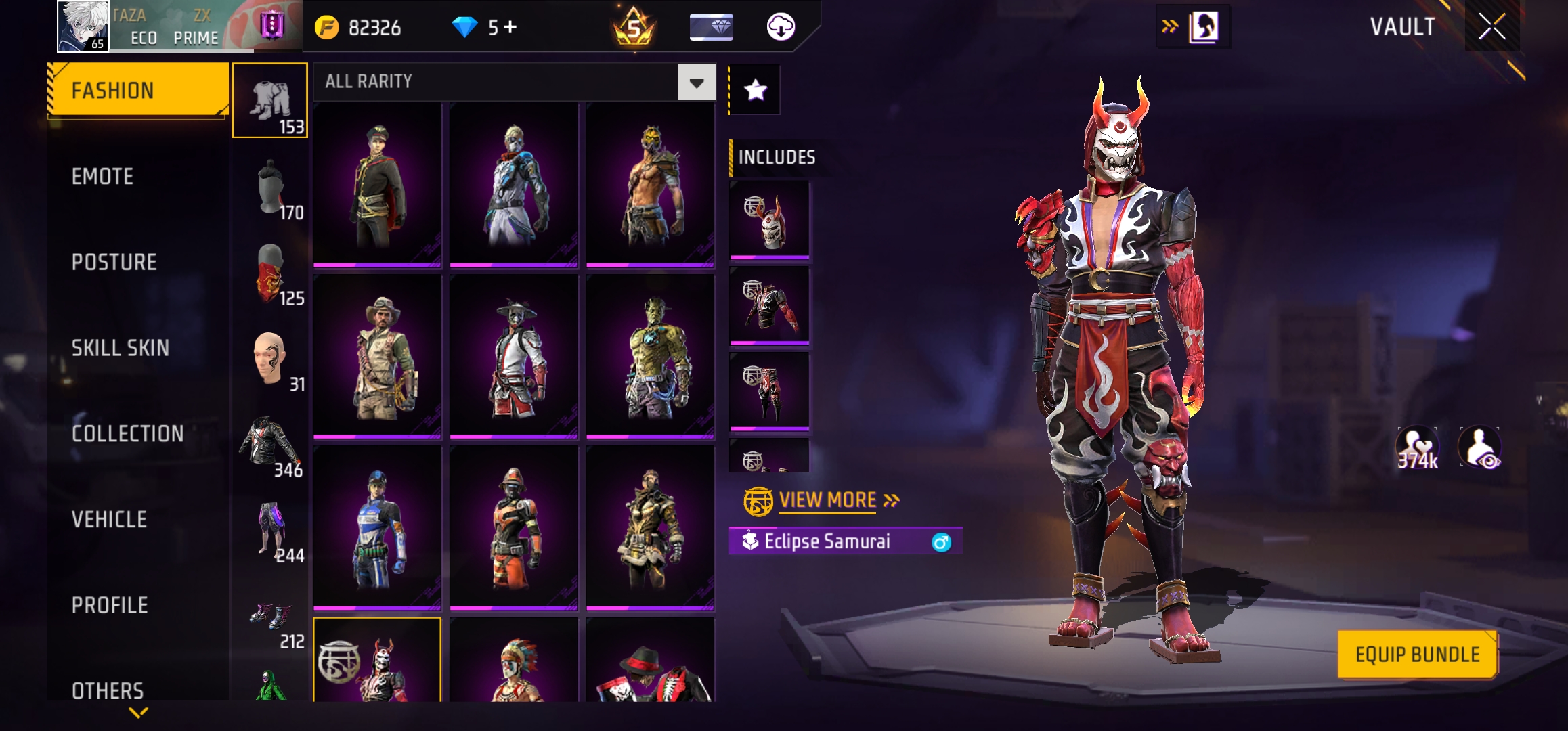Click the View More link

click(827, 500)
